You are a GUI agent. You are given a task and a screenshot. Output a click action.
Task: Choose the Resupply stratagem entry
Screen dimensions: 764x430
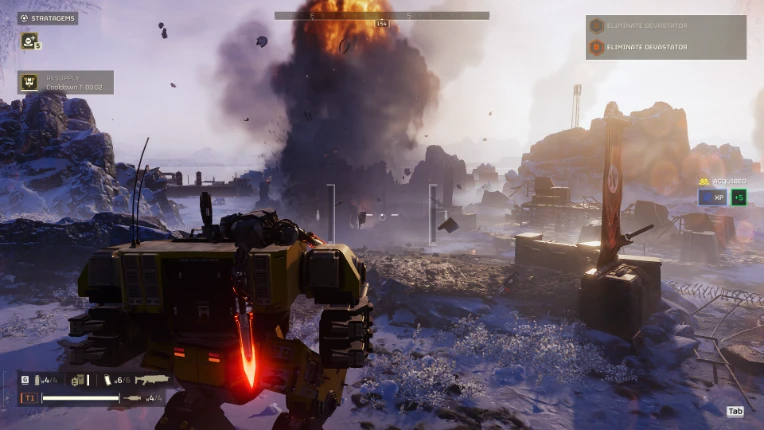pyautogui.click(x=65, y=82)
